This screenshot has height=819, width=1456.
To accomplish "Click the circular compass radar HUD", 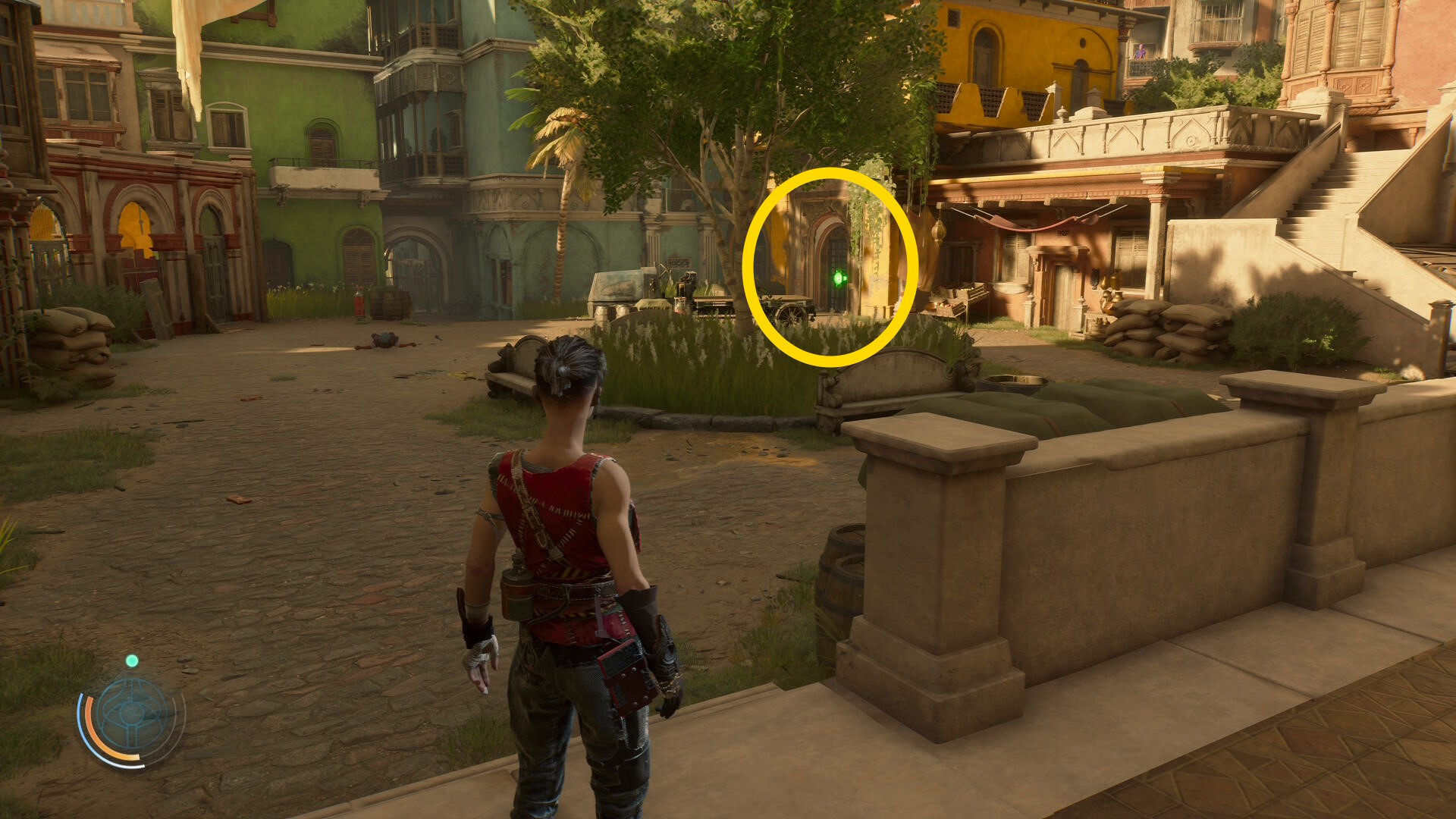I will pyautogui.click(x=133, y=715).
